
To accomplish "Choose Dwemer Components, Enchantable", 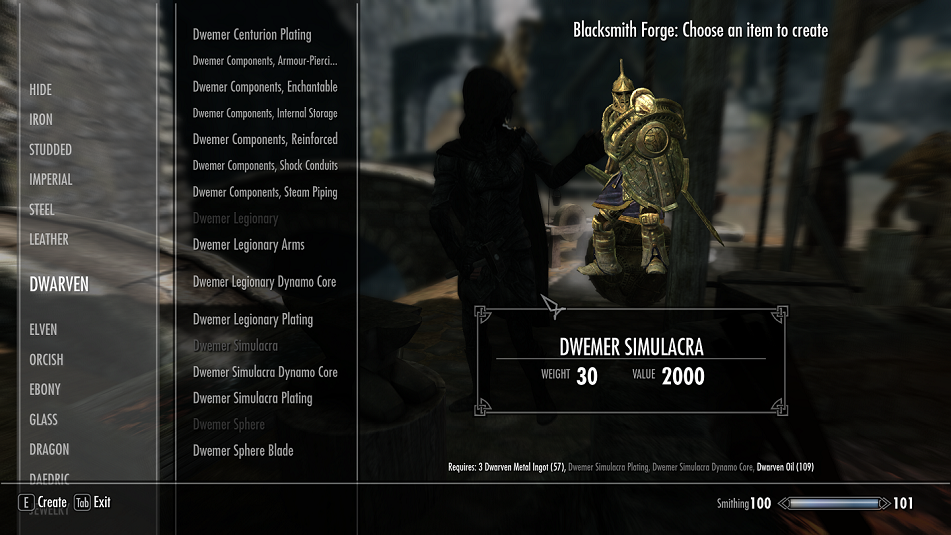I will click(x=265, y=87).
